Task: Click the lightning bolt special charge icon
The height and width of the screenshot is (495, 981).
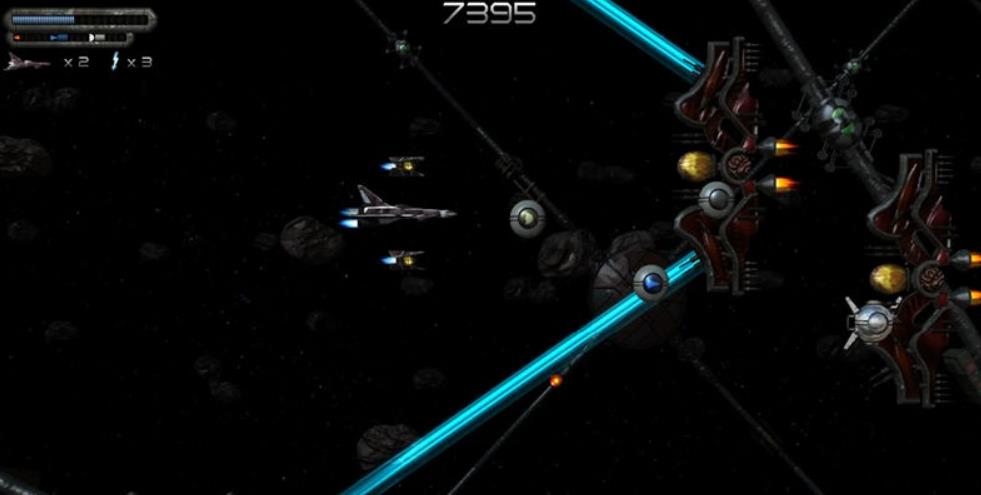Action: tap(115, 62)
